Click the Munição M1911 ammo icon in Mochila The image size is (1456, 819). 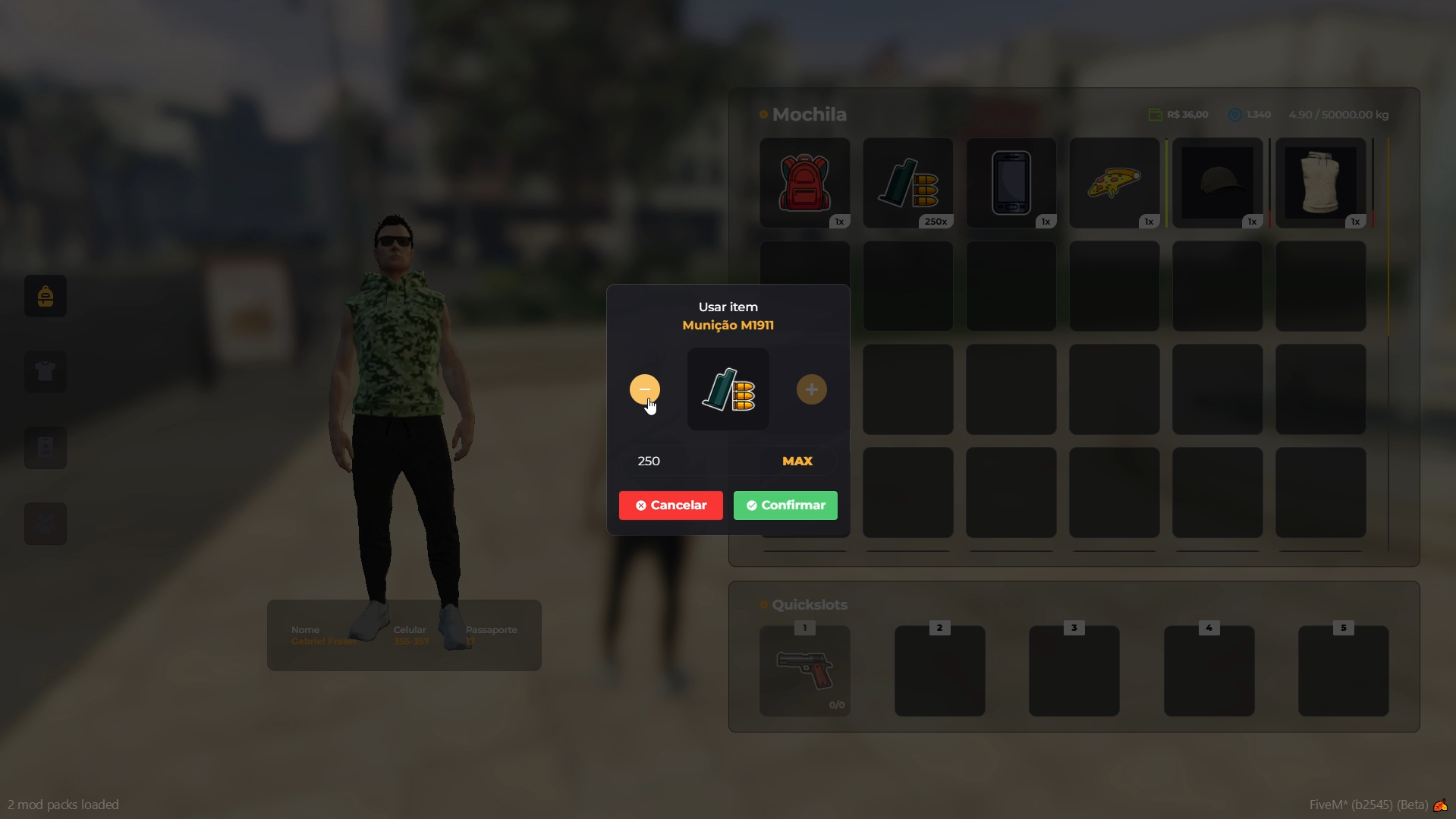click(x=908, y=182)
